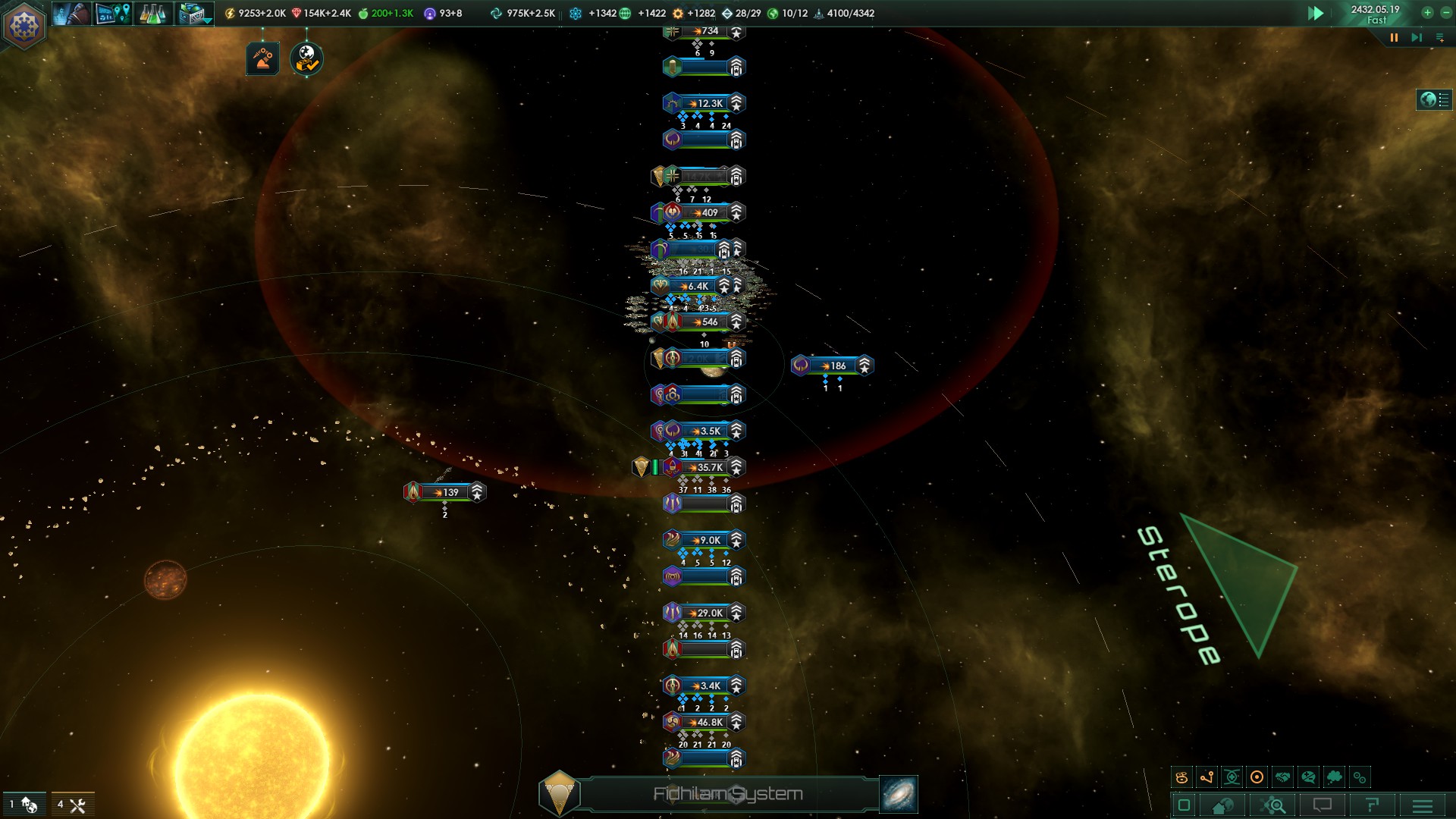This screenshot has width=1456, height=819.
Task: Open the map pins situation log
Action: 113,14
